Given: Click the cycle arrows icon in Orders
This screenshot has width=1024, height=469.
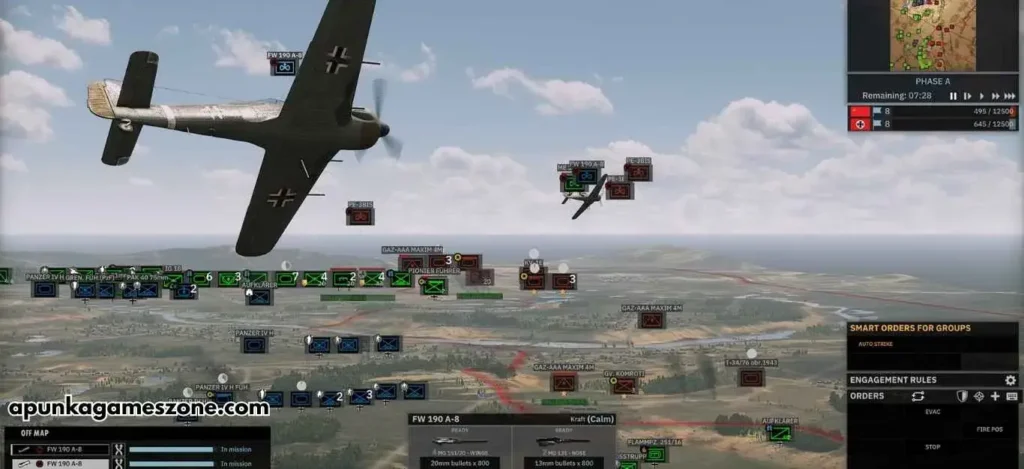Looking at the screenshot, I should 918,396.
